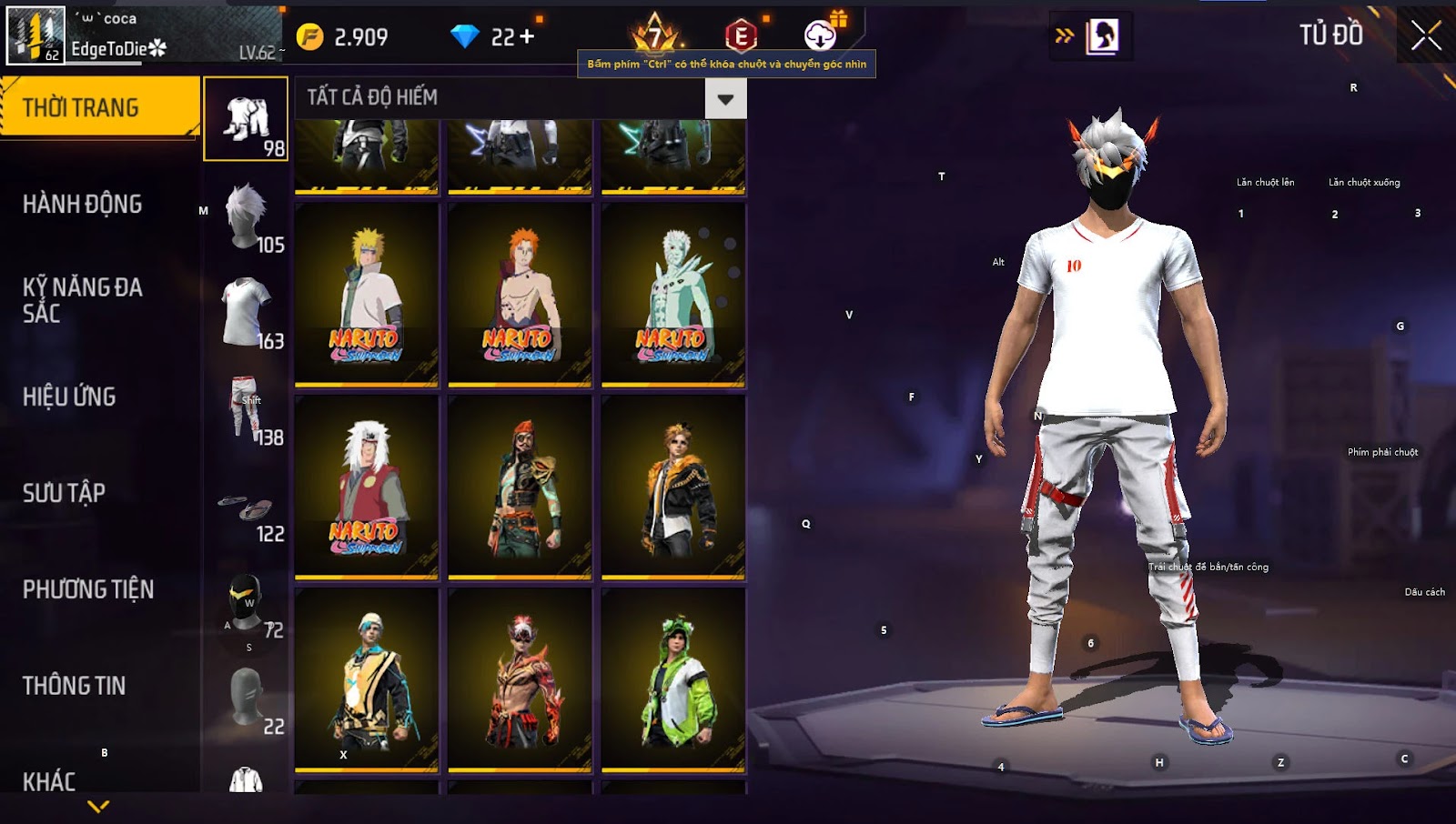
Task: Select the Naruto Minato outfit tile
Action: pos(367,294)
